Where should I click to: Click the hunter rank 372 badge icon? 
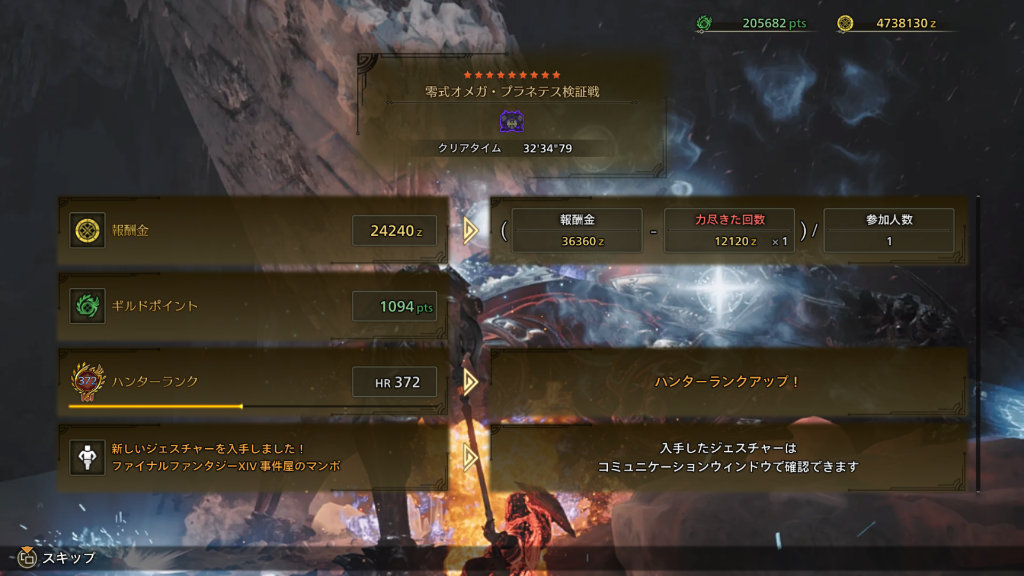87,381
